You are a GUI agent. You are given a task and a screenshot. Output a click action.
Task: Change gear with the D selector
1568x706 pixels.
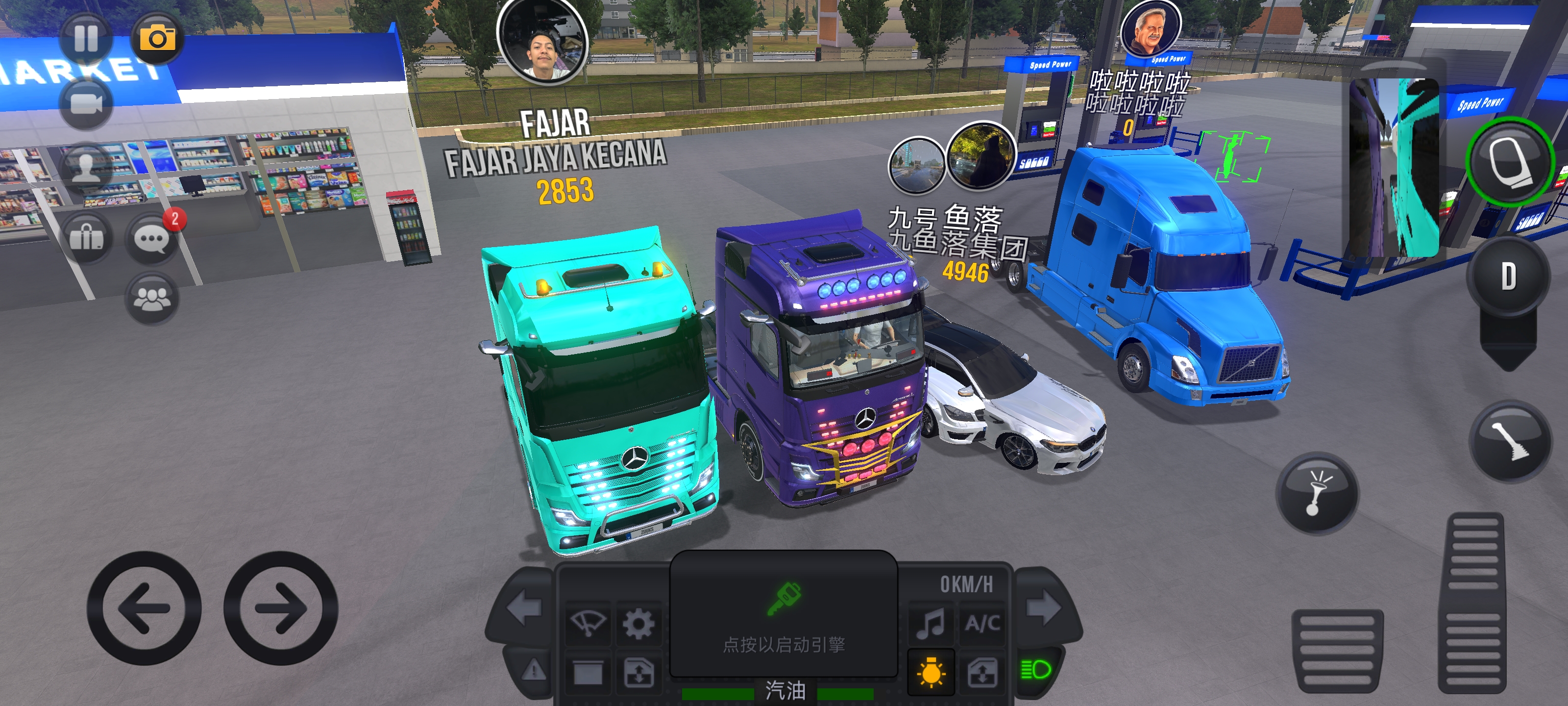coord(1508,277)
